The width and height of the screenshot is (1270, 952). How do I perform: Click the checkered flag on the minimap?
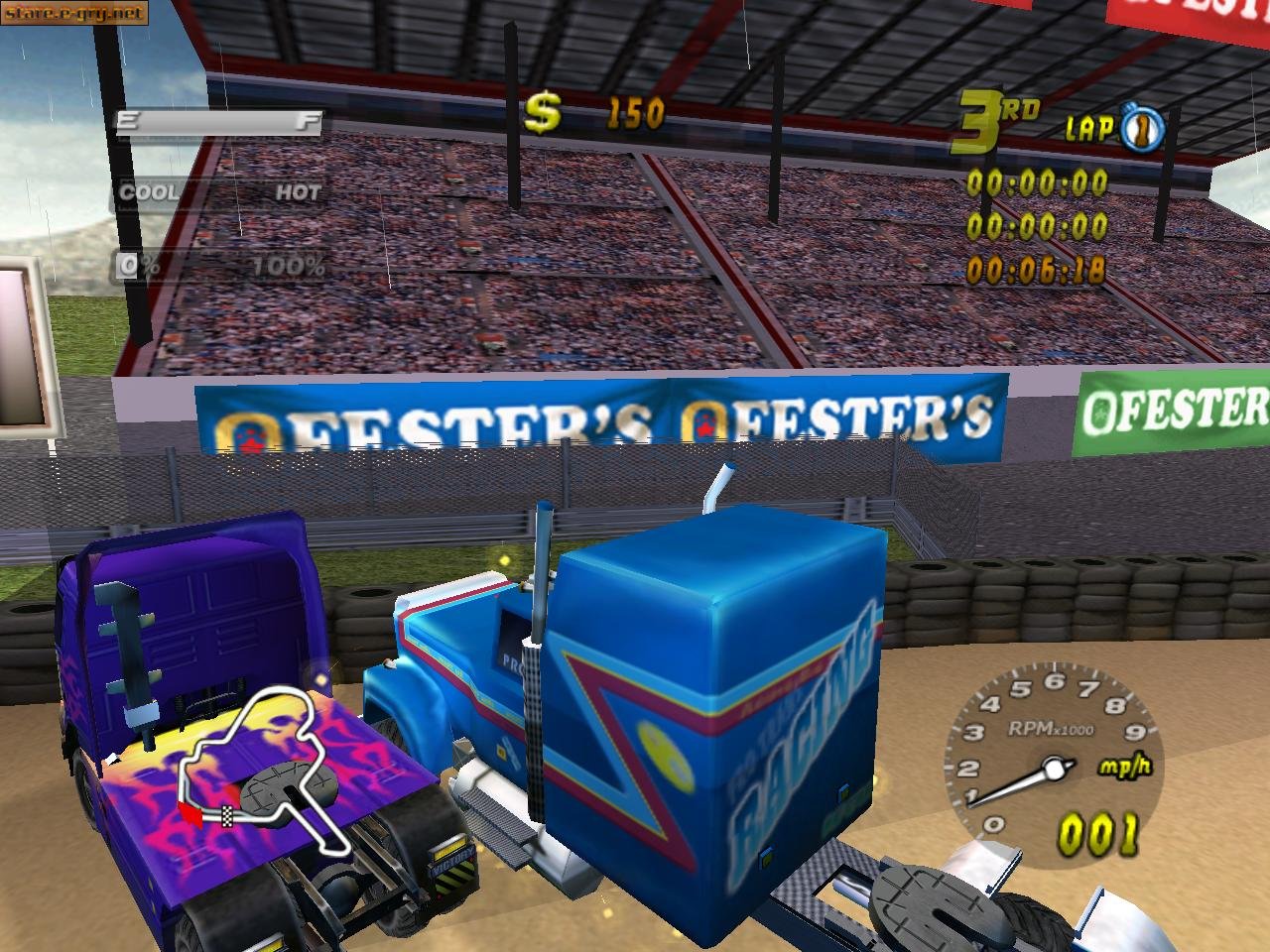point(226,814)
